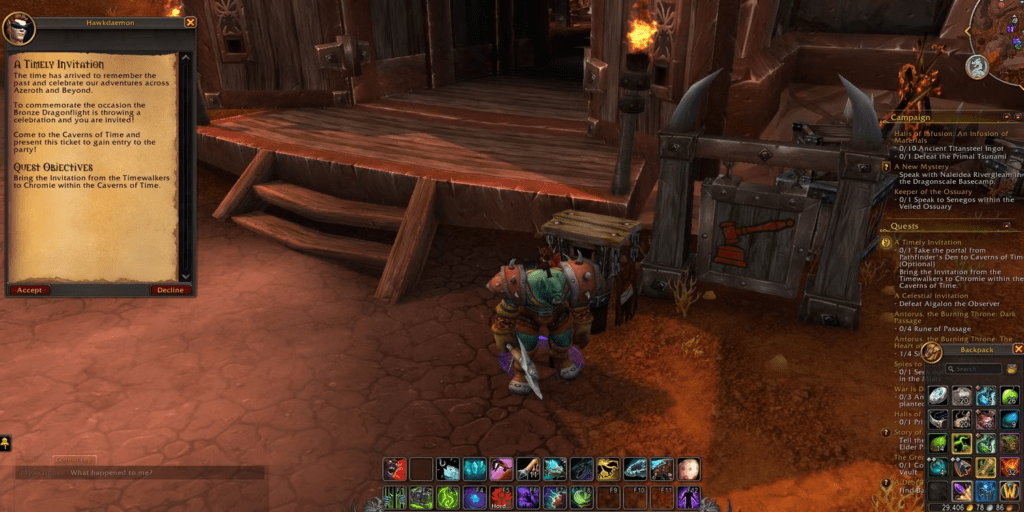This screenshot has width=1024, height=512.
Task: Use the pale face ability icon
Action: click(689, 469)
